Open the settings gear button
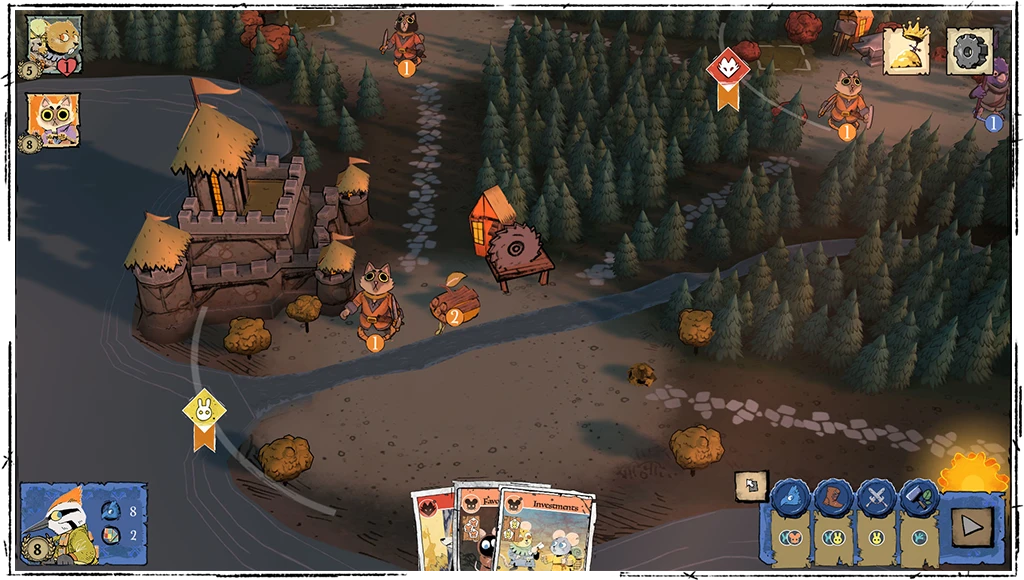 click(968, 50)
